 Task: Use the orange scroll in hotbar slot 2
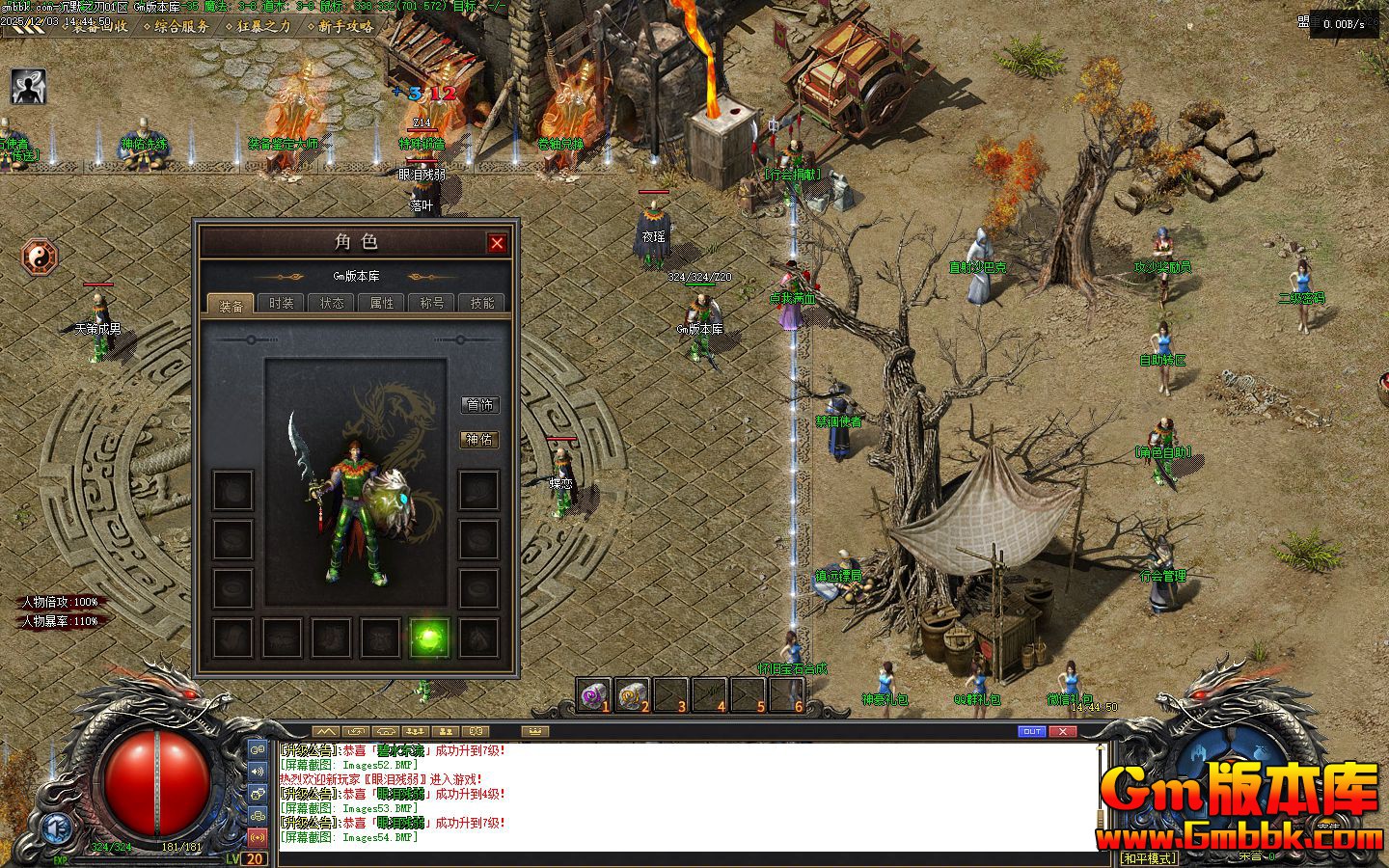(632, 694)
